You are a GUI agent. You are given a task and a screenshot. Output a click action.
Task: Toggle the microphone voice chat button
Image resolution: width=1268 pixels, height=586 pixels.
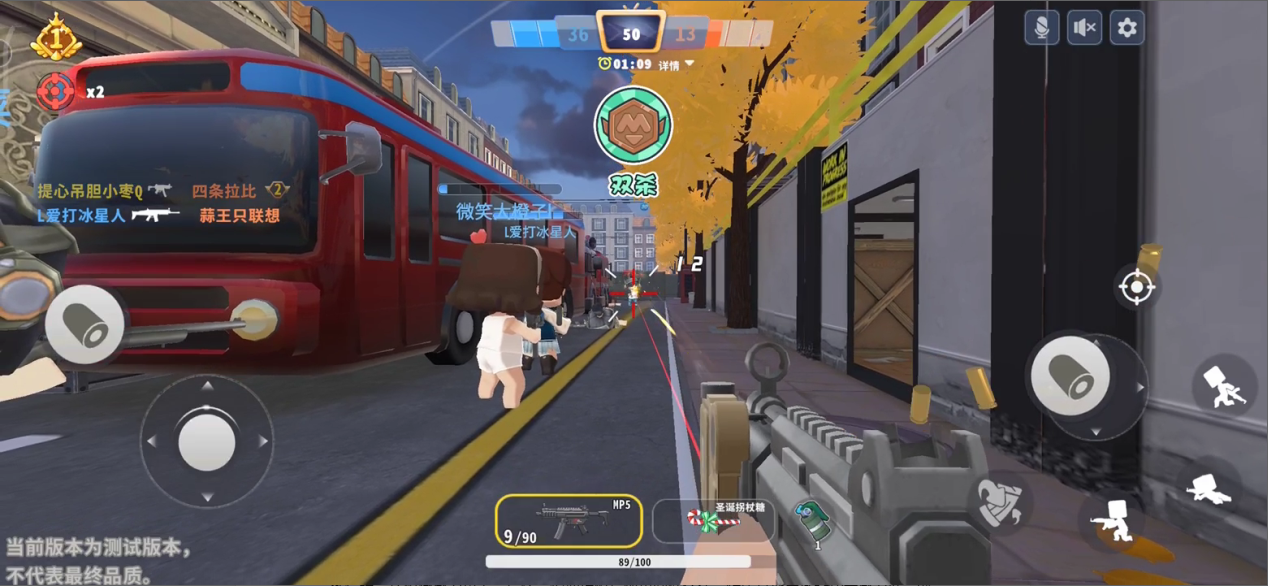tap(1041, 28)
